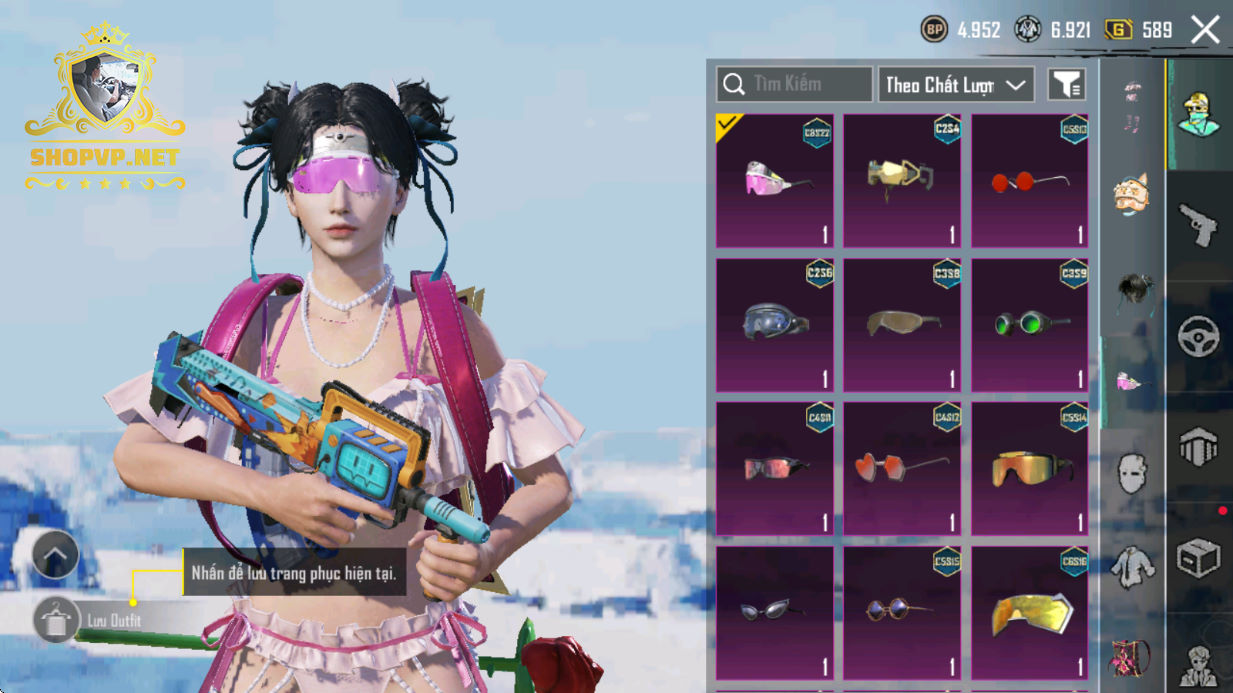Equip the red heart-shaped glasses
Image resolution: width=1233 pixels, height=693 pixels.
point(902,468)
